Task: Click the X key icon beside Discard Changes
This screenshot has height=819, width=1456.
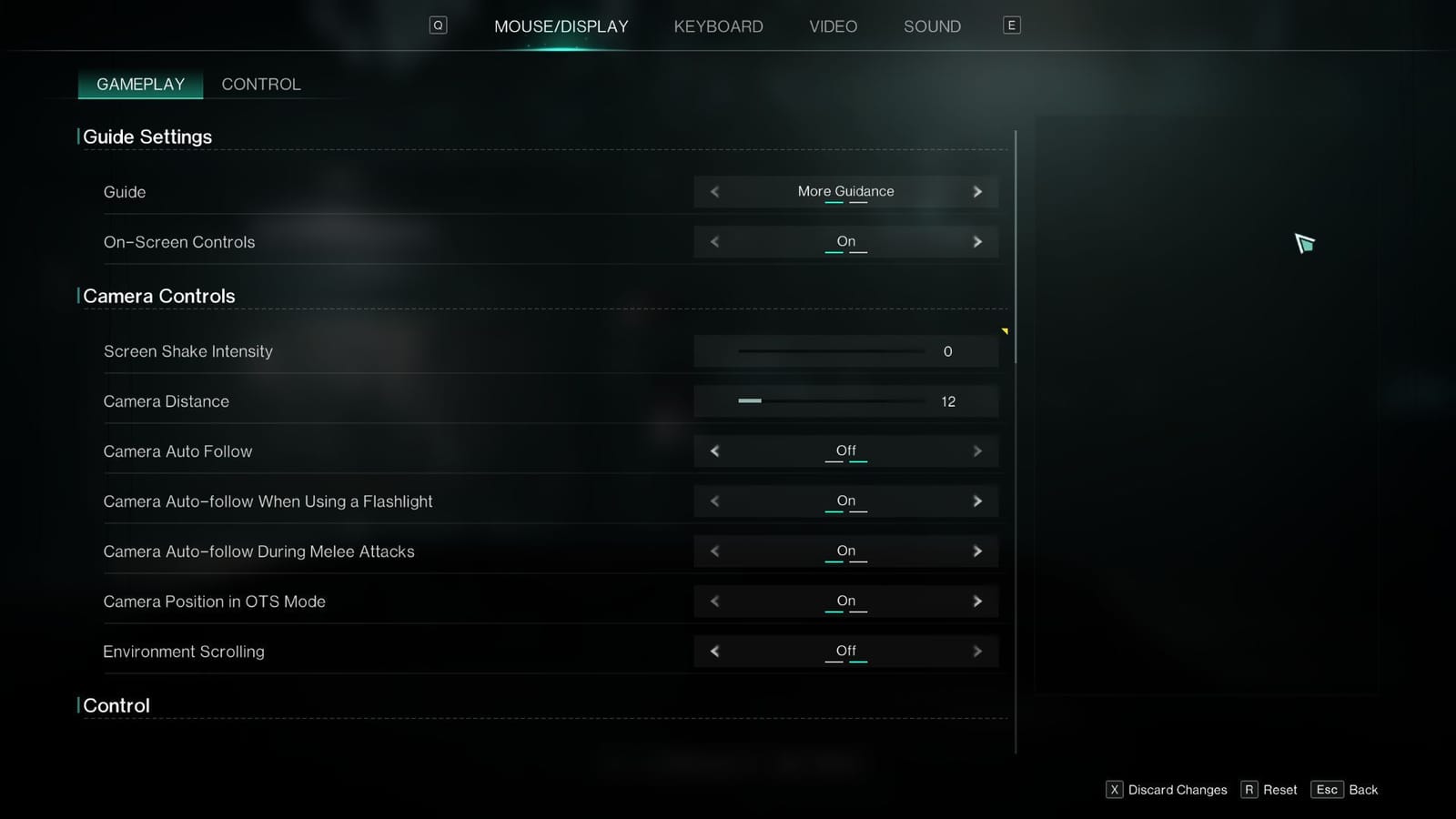Action: coord(1114,790)
